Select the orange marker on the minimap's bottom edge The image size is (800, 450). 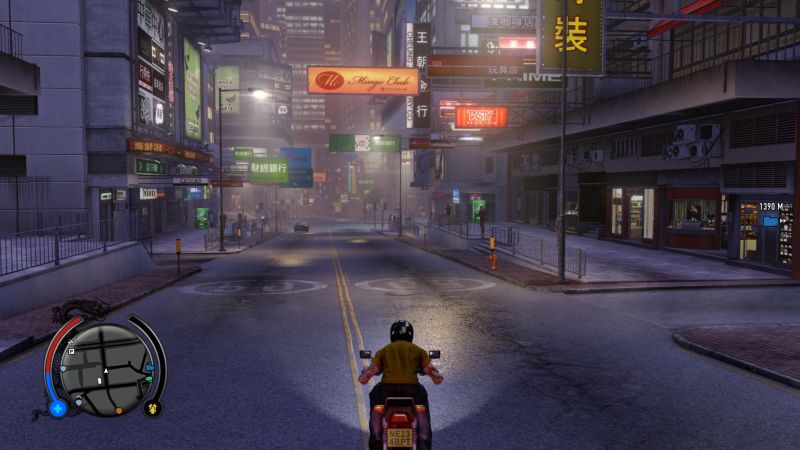click(118, 410)
